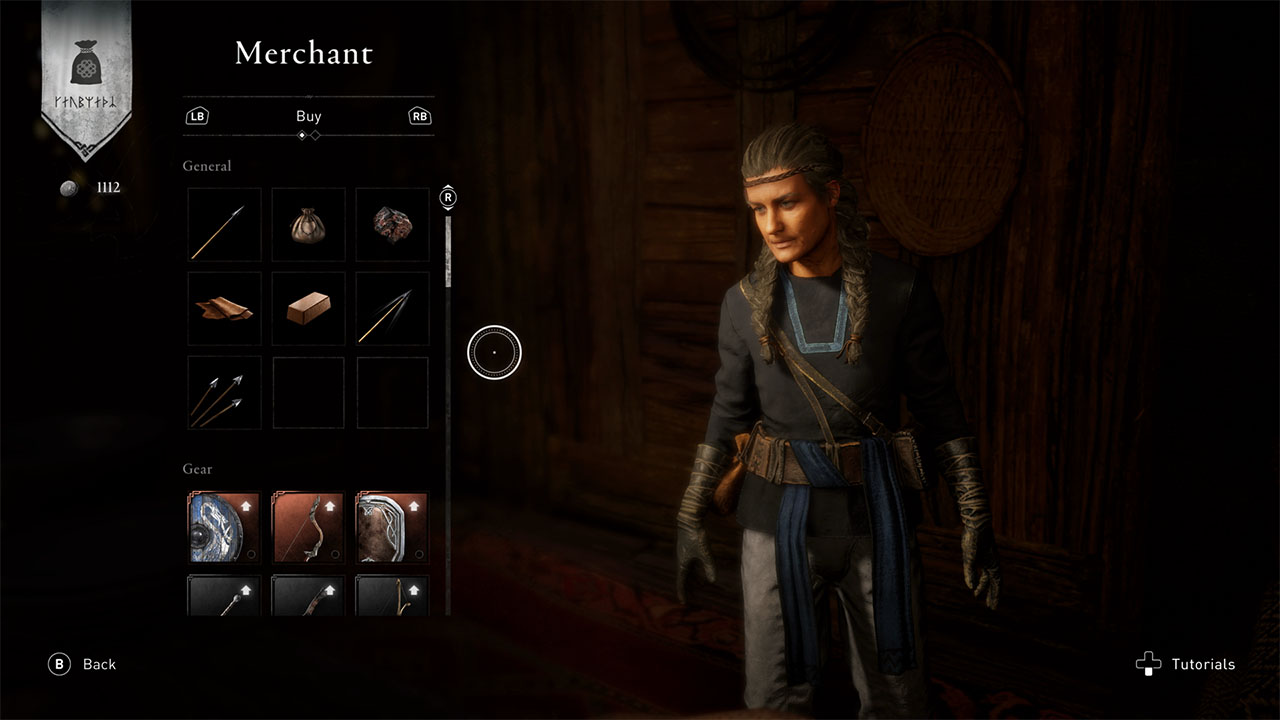Select the single arrow item slot
Image resolution: width=1280 pixels, height=720 pixels.
coord(225,225)
